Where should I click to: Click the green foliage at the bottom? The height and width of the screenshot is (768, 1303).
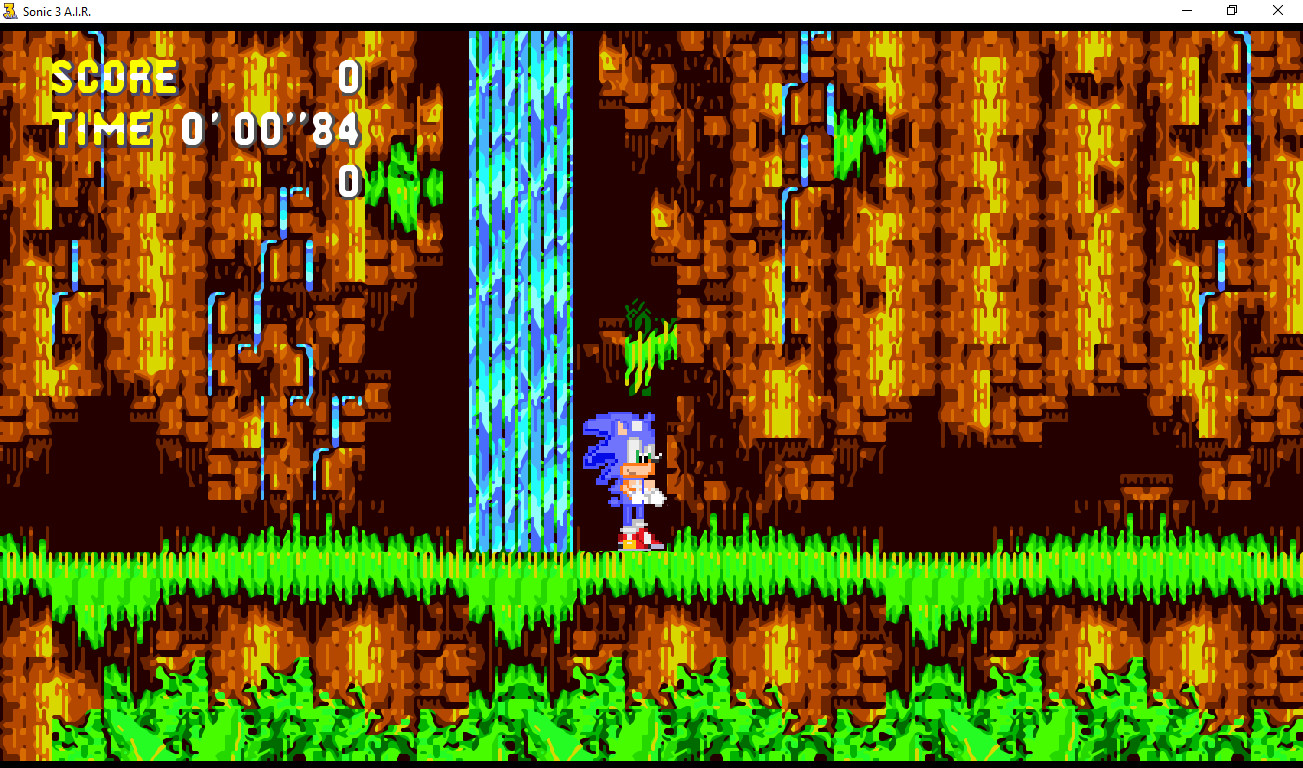click(650, 710)
